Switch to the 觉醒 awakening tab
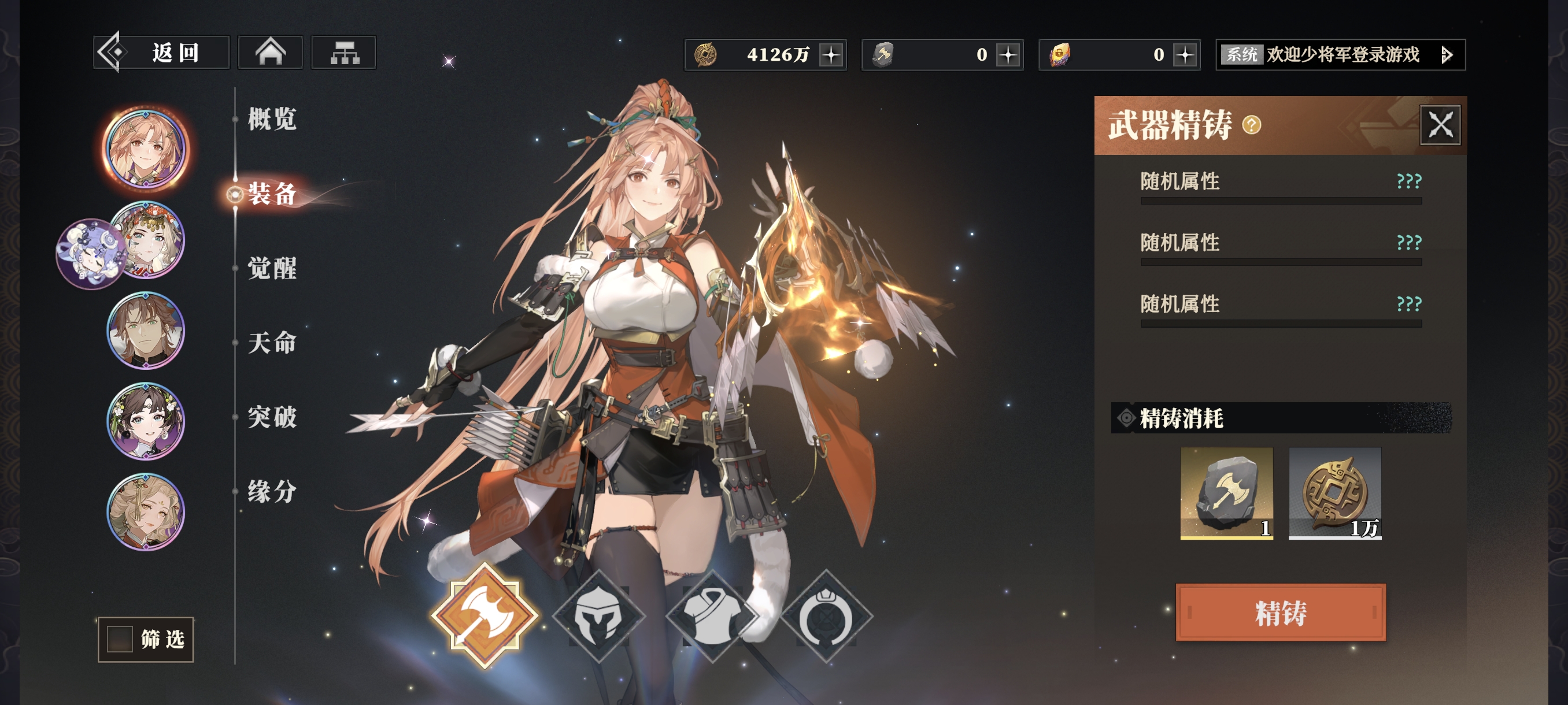 coord(272,268)
